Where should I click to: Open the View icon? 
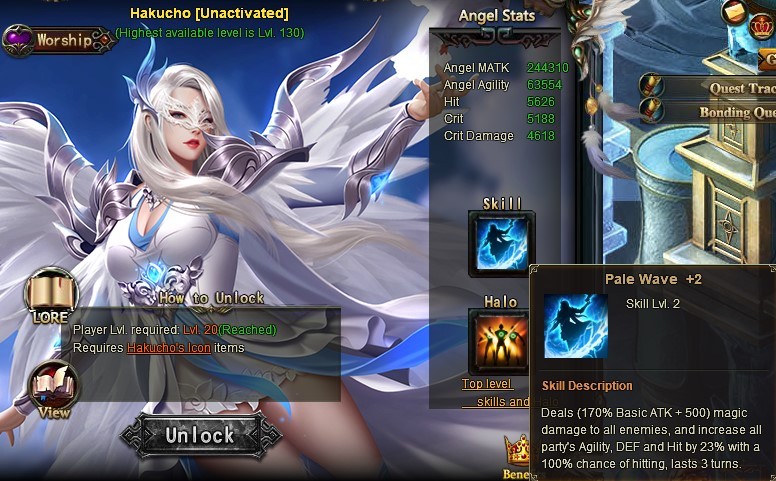pos(53,388)
